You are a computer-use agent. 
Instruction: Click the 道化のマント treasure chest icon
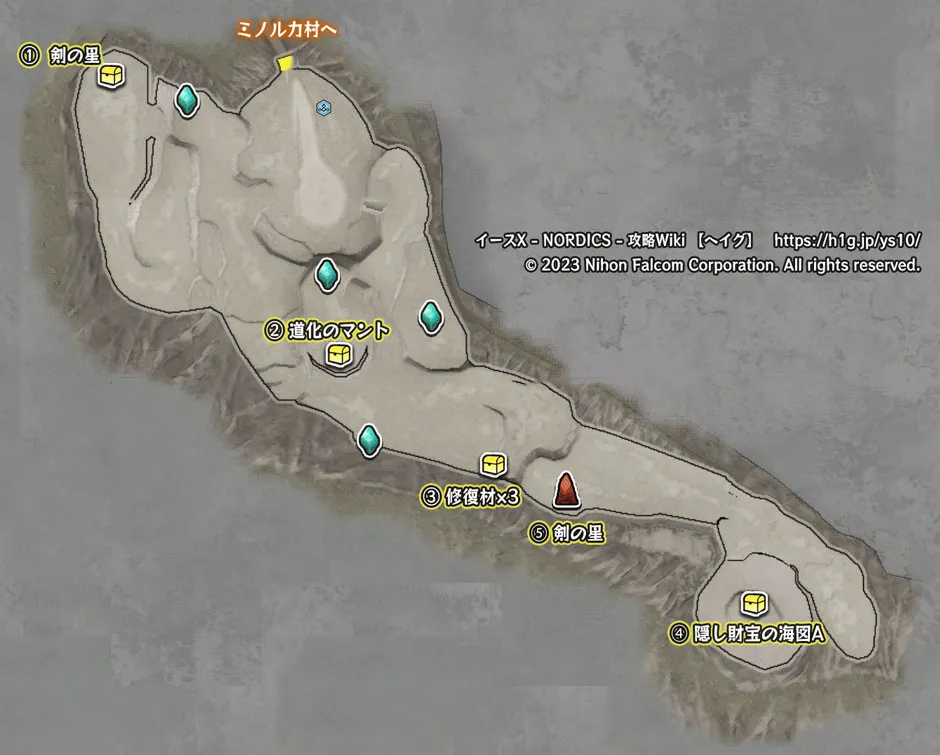[x=340, y=354]
